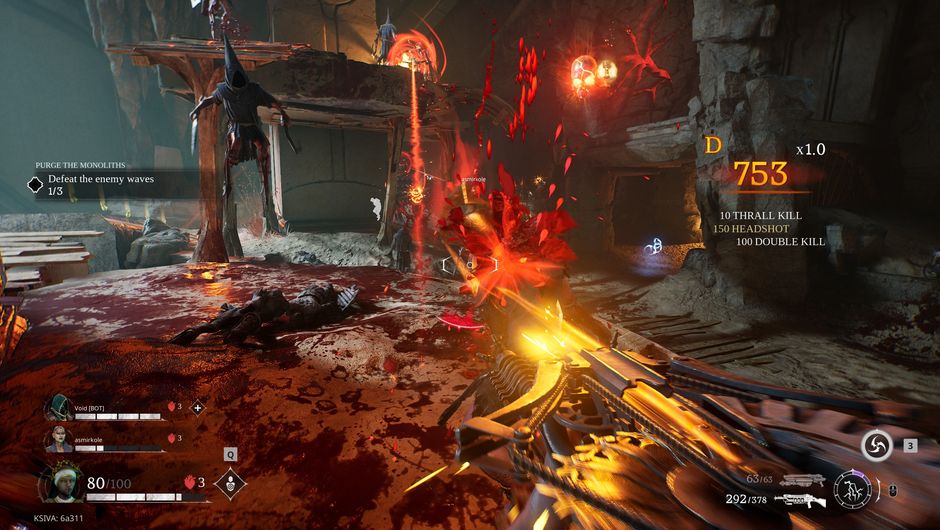Click the plus icon beside Void [BOT]

(x=197, y=407)
